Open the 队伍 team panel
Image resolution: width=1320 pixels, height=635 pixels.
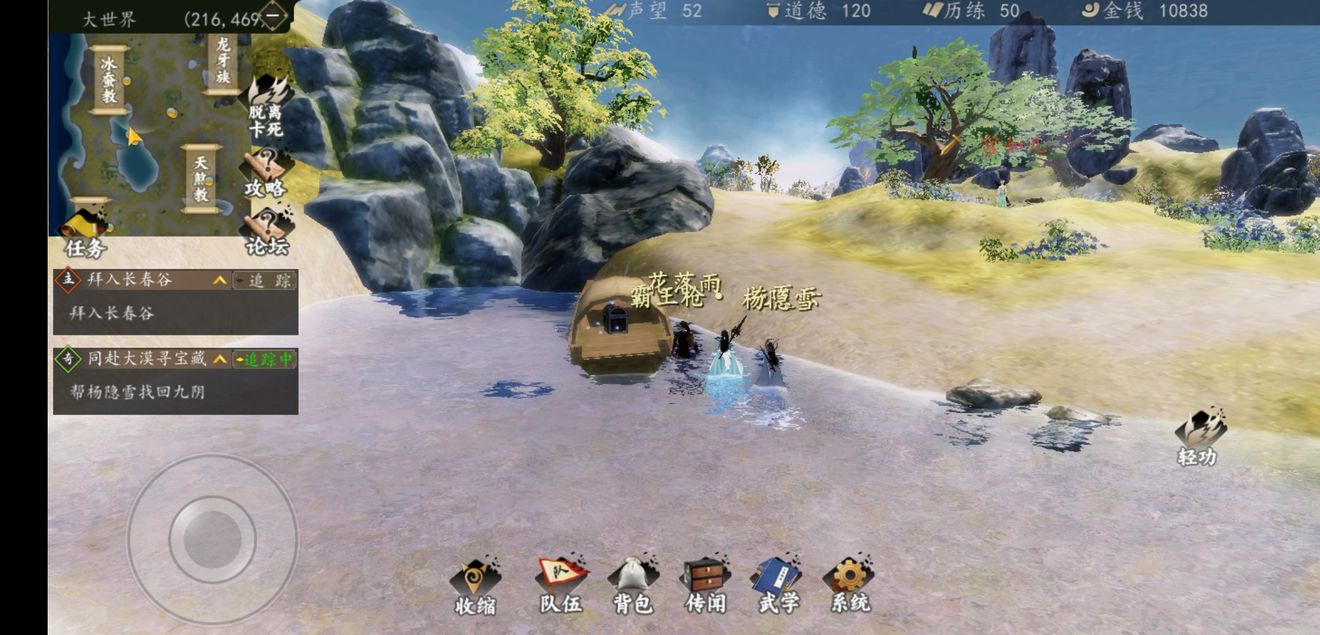click(x=560, y=585)
